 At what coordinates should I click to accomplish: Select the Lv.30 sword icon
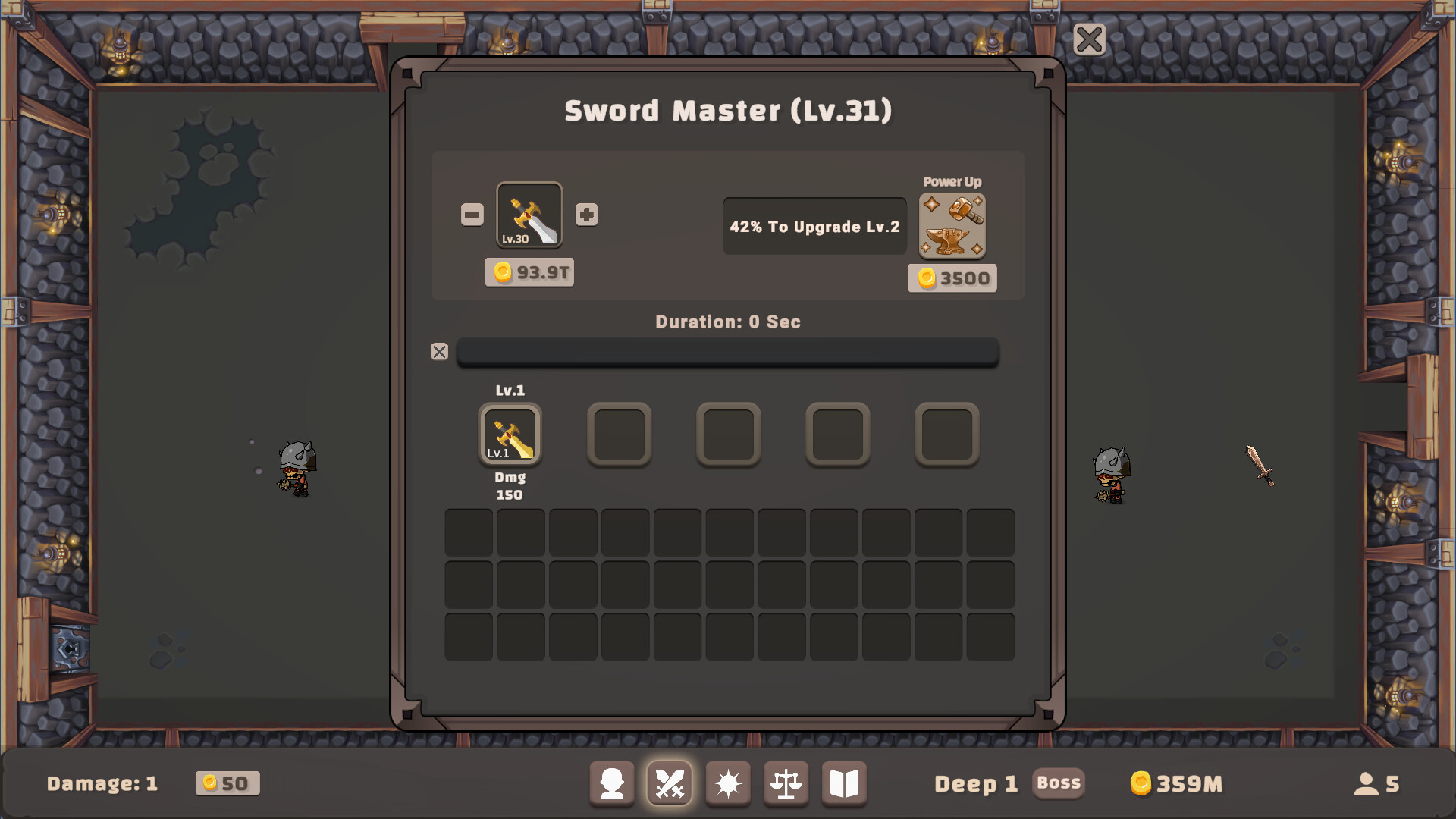tap(529, 215)
